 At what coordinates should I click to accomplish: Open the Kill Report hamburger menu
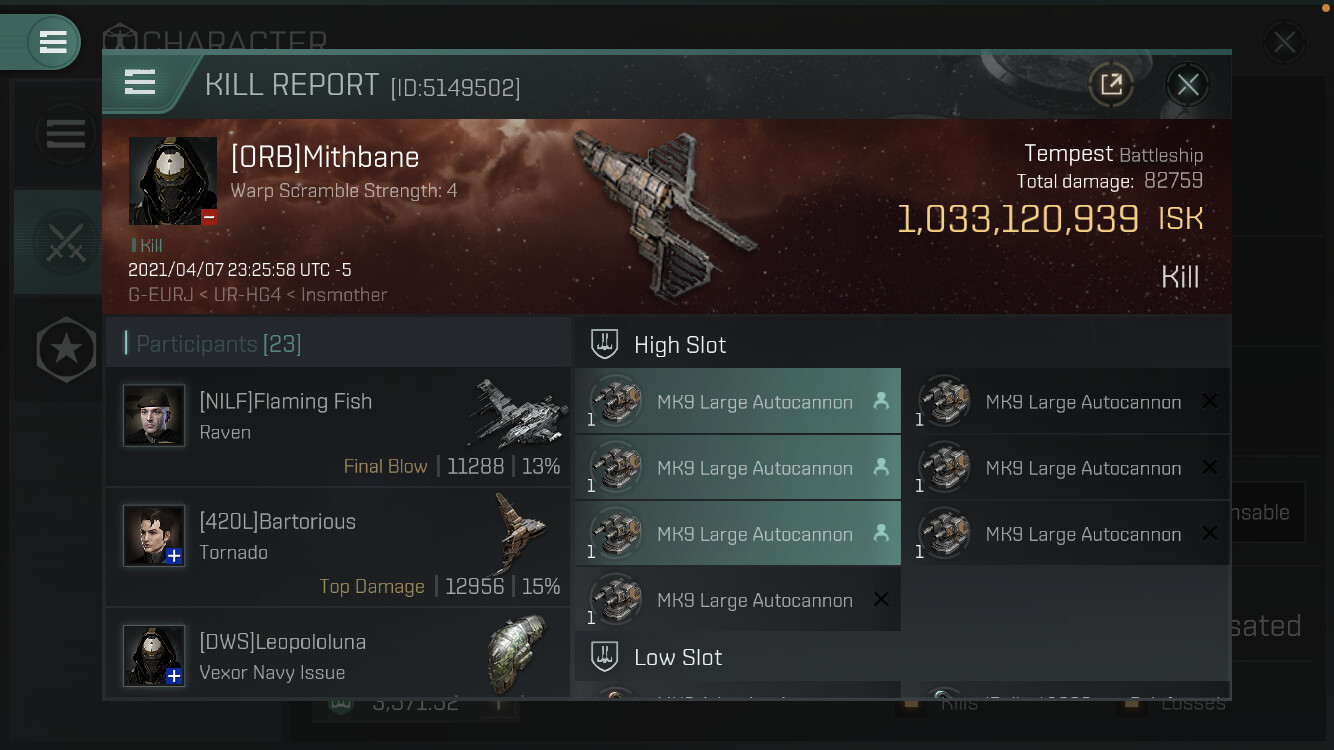pos(140,83)
